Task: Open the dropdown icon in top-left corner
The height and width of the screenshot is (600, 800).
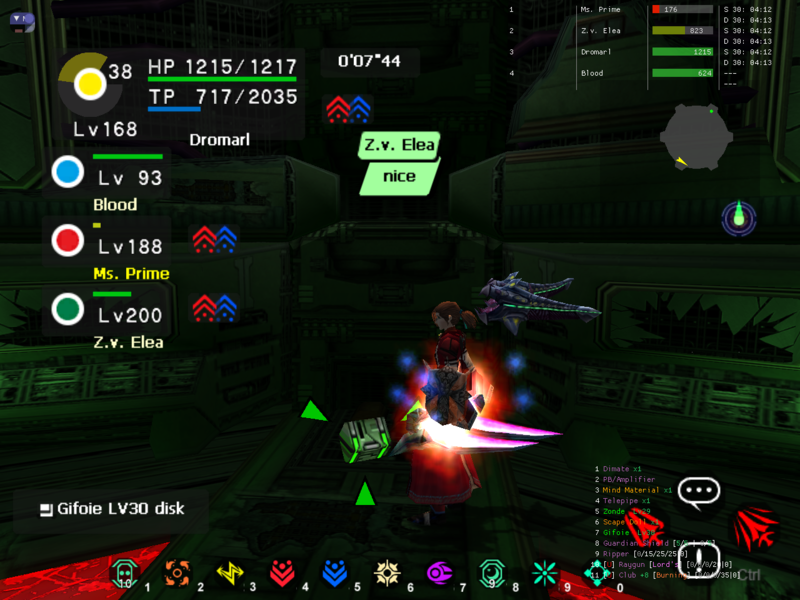Action: [x=21, y=20]
